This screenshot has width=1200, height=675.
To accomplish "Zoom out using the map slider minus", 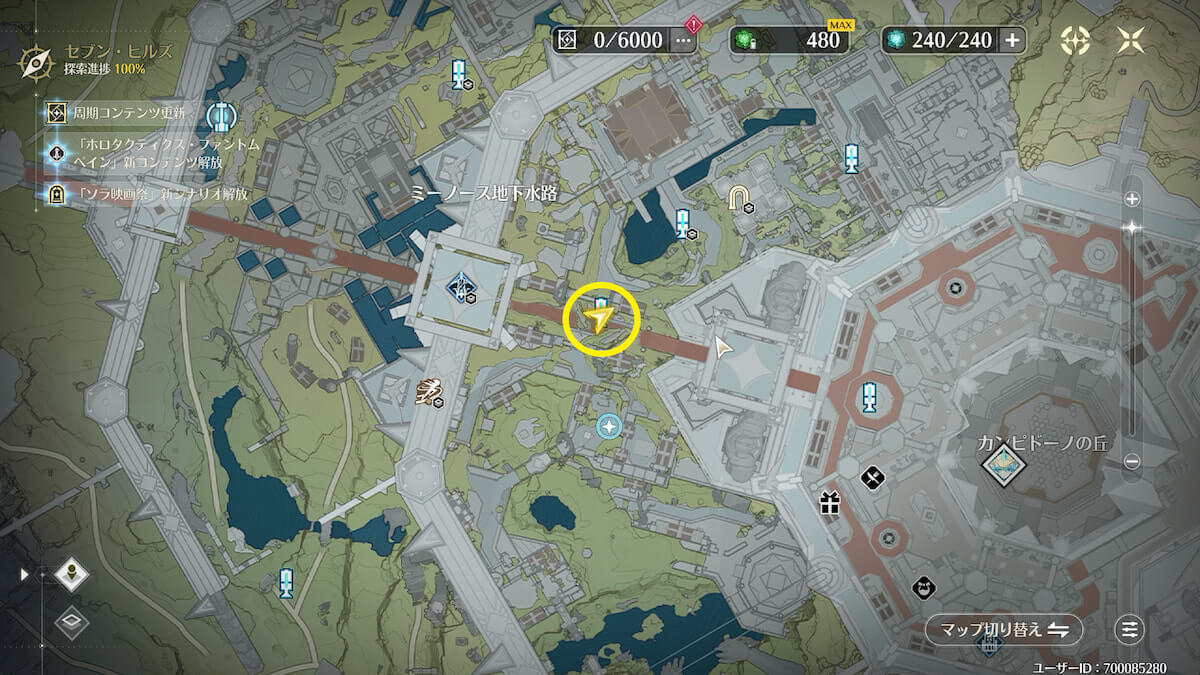I will [x=1132, y=462].
